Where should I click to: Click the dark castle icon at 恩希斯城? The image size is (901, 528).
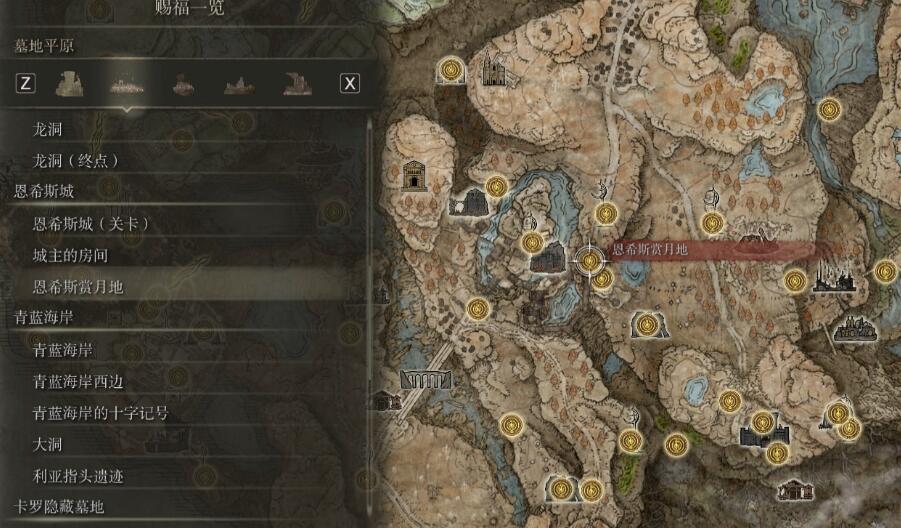(x=547, y=261)
